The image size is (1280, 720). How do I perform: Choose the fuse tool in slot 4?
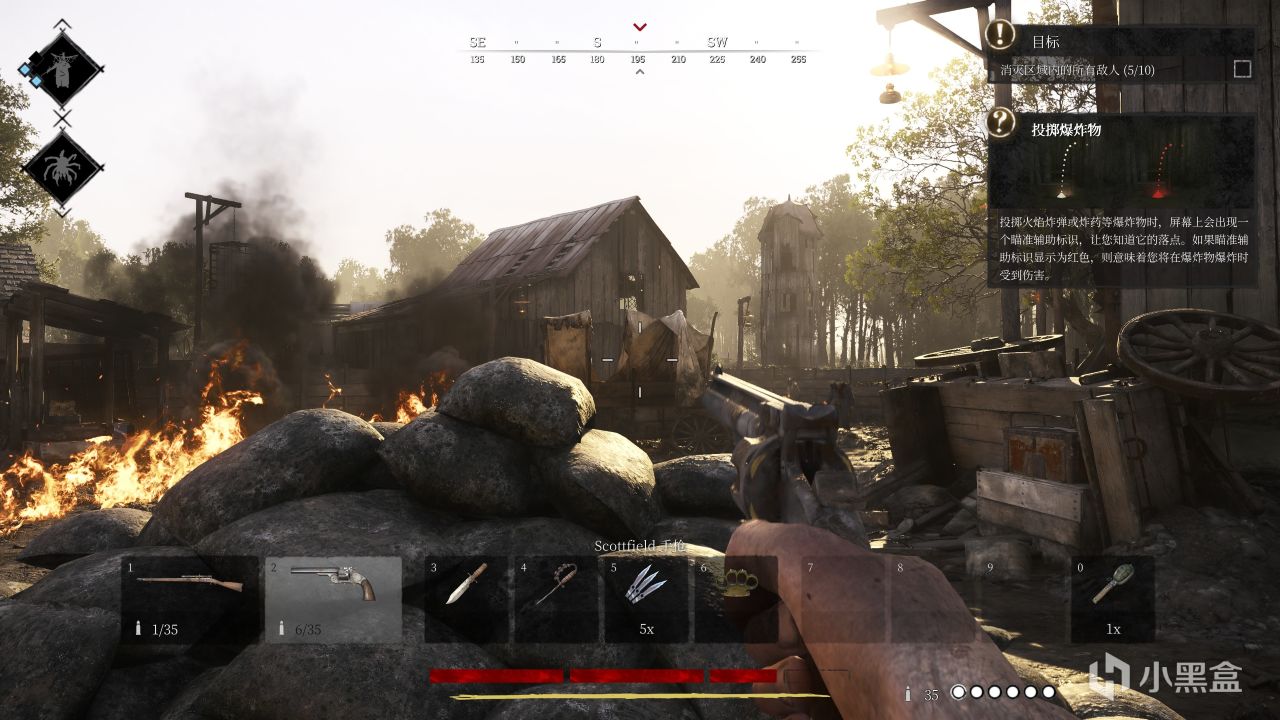point(556,598)
